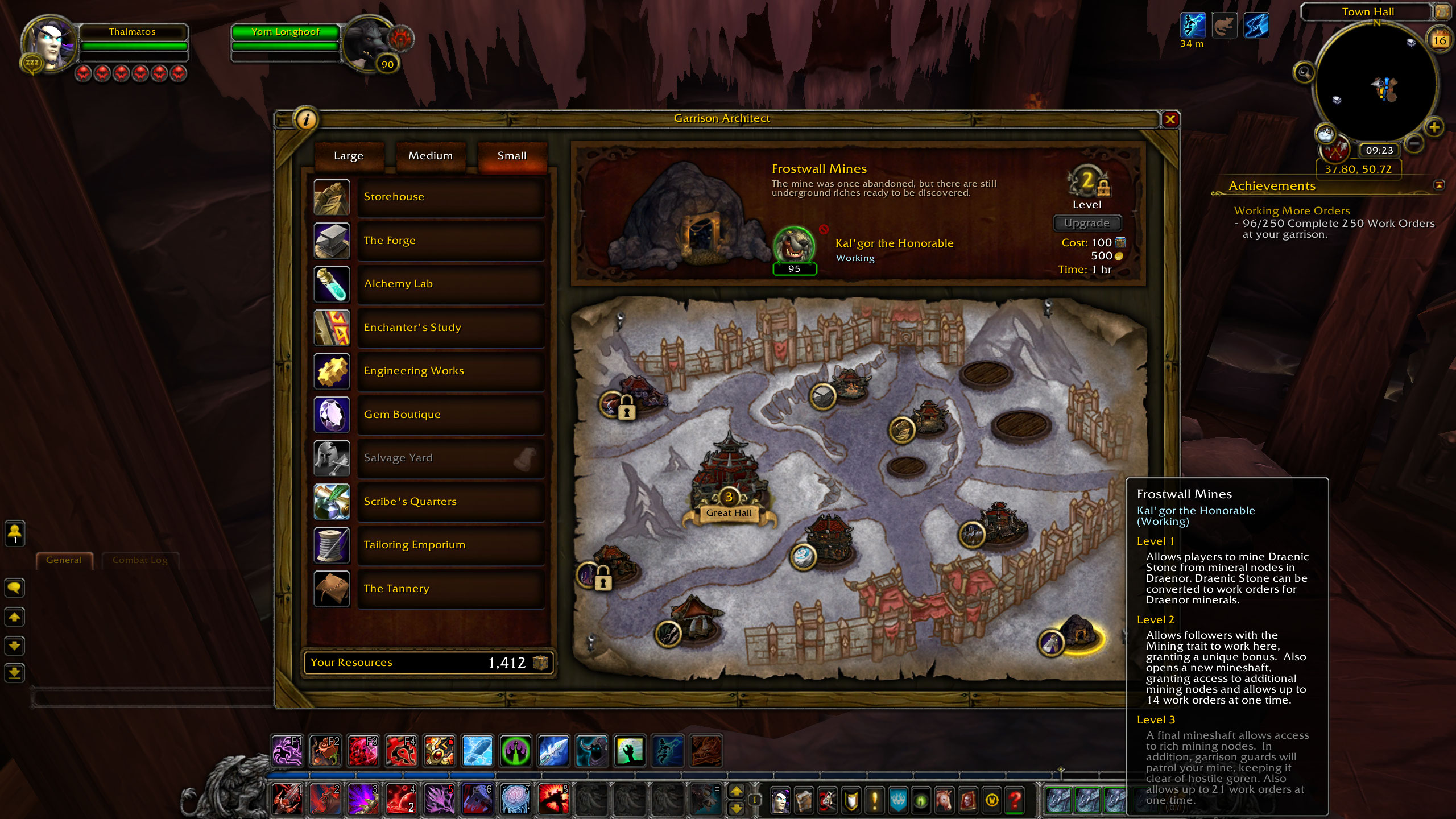The width and height of the screenshot is (1456, 819).
Task: Zoom in the minimap with the plus button
Action: (x=1434, y=127)
